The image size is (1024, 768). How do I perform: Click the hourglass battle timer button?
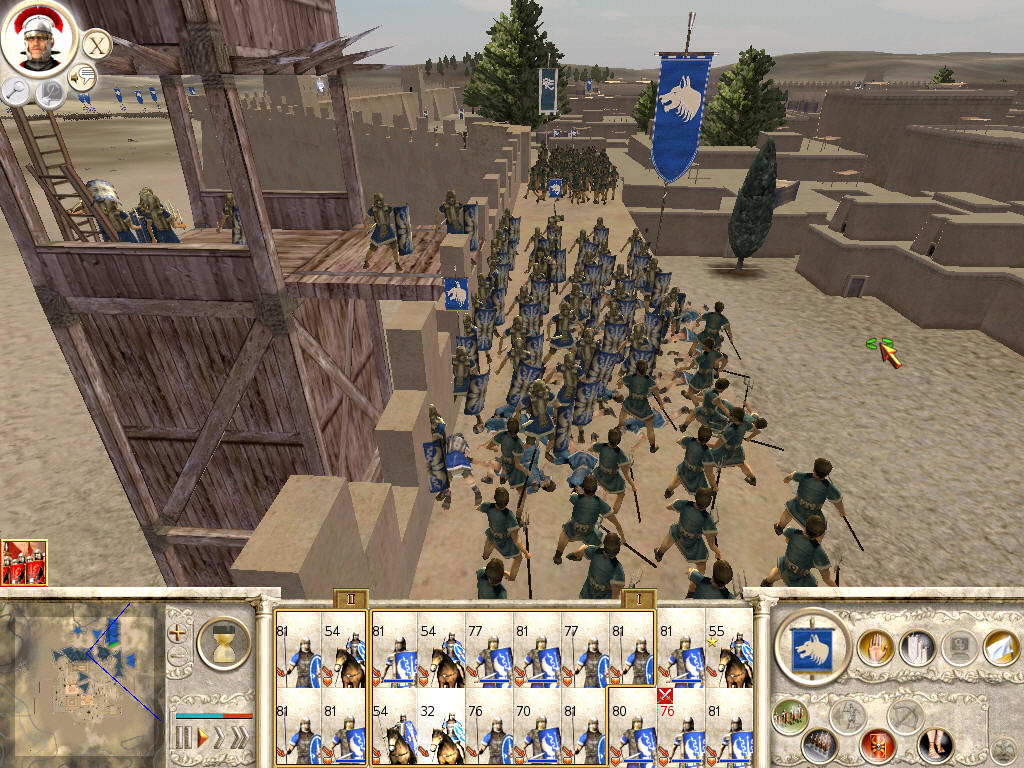[224, 642]
